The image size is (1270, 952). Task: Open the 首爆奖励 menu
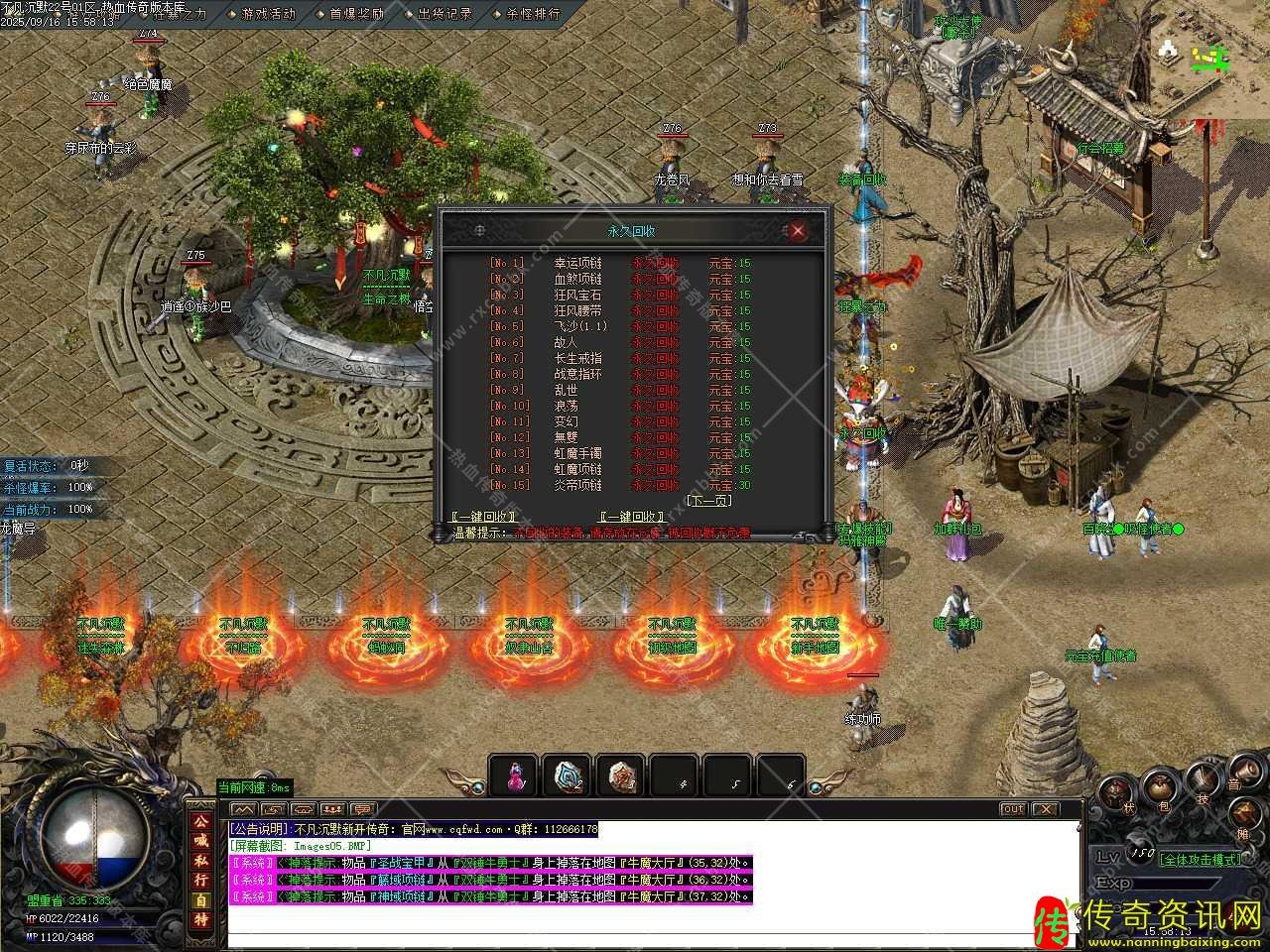coord(356,14)
